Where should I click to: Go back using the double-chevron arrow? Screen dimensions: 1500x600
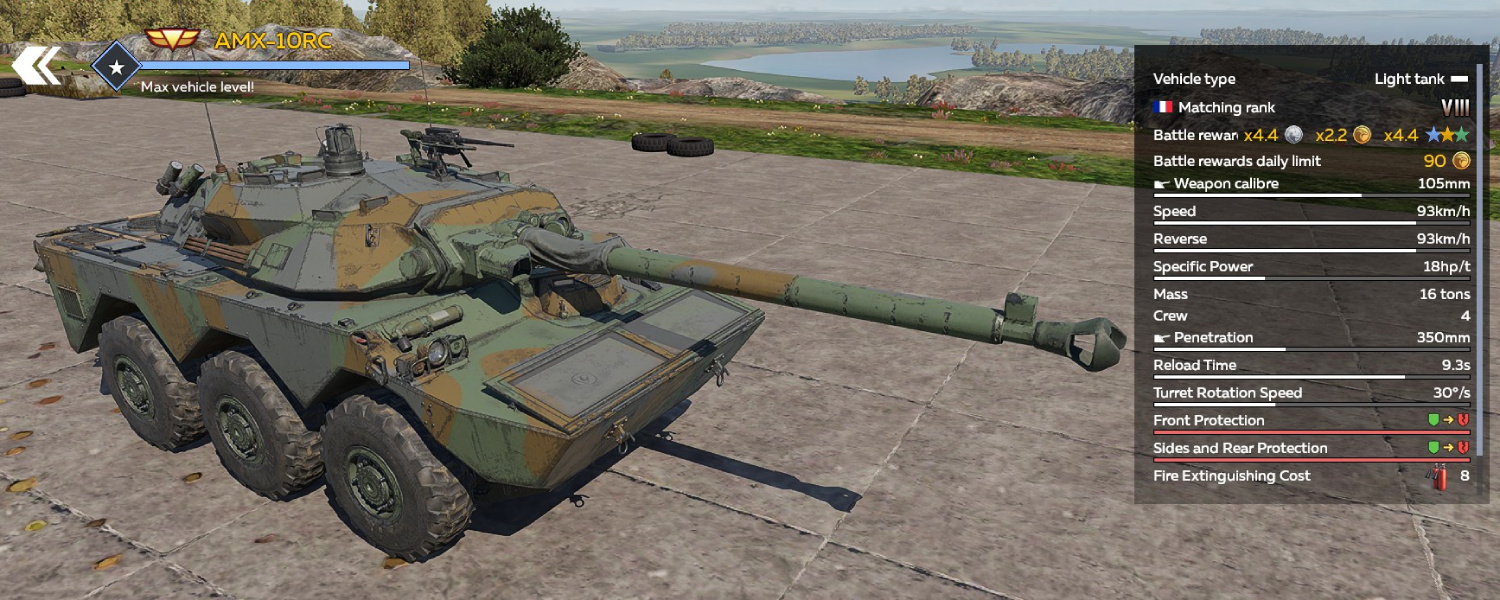36,65
